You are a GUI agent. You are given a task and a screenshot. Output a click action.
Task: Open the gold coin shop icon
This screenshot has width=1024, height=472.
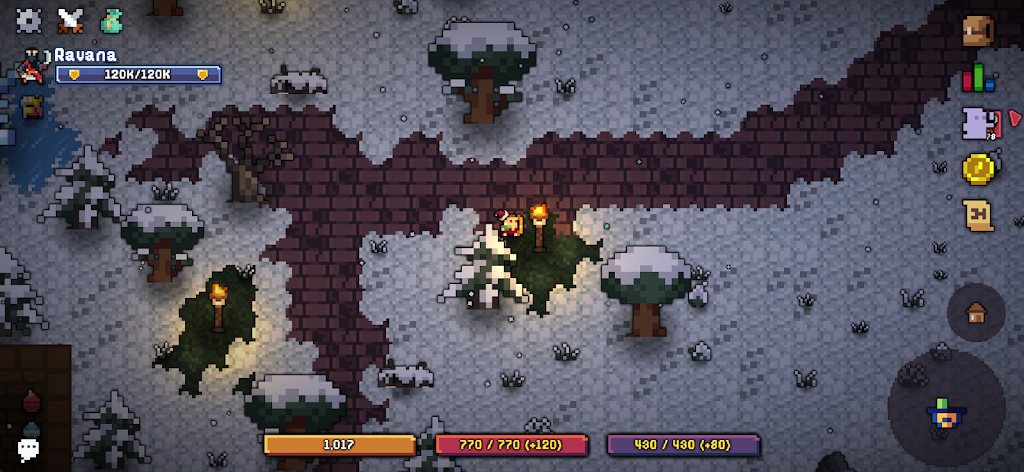(978, 169)
